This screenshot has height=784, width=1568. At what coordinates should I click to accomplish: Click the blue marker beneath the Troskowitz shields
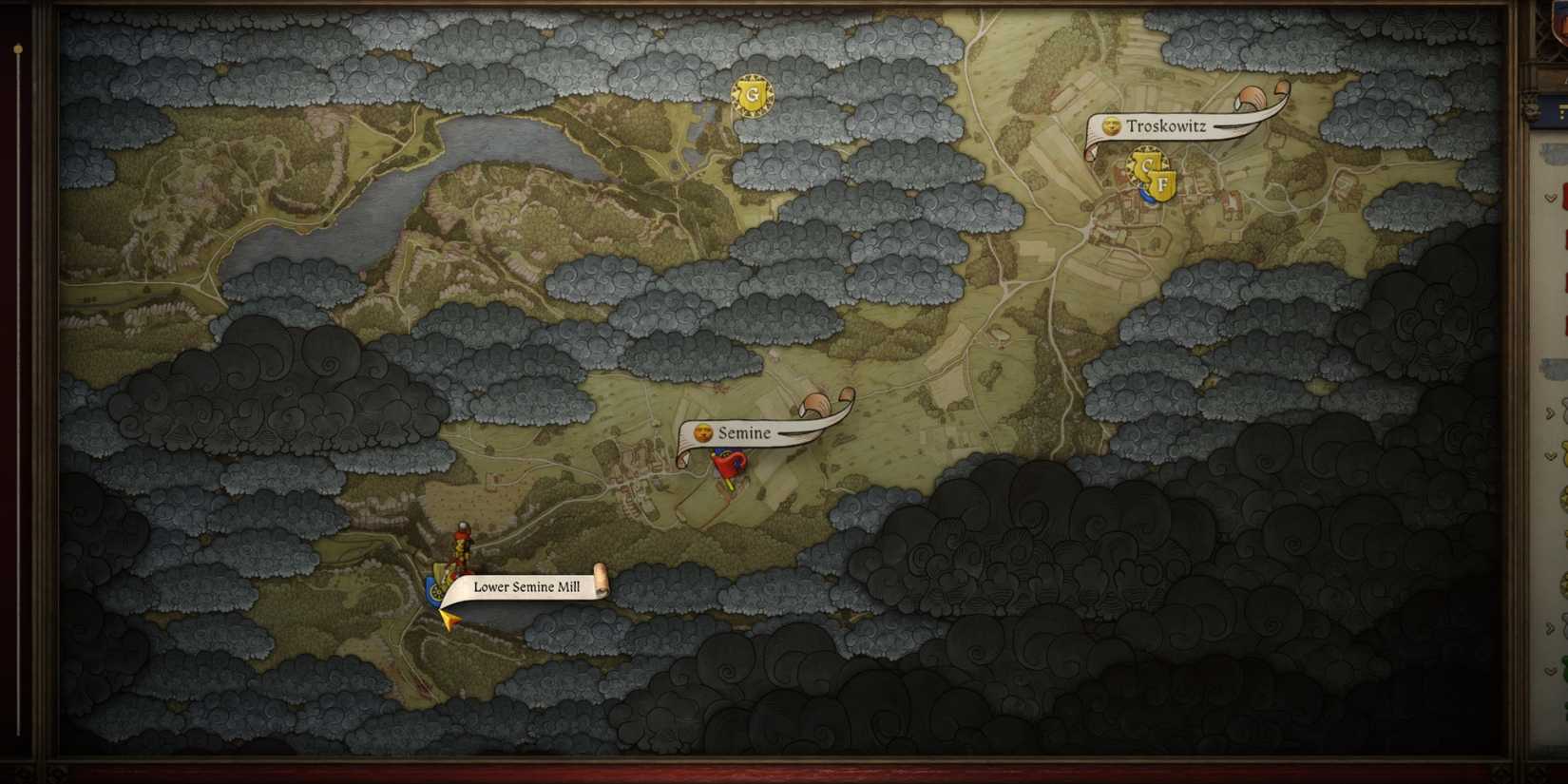click(1144, 192)
